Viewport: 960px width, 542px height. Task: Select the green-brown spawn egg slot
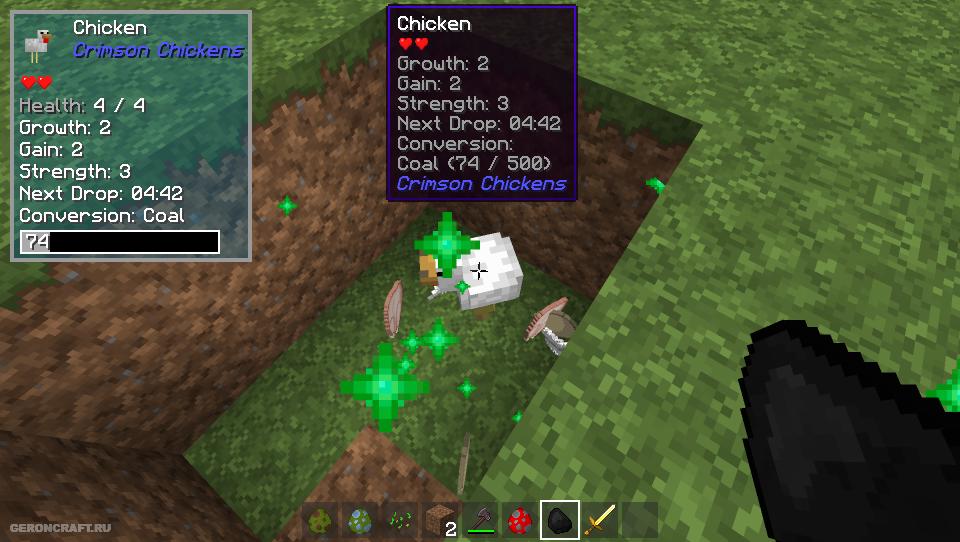(x=321, y=520)
